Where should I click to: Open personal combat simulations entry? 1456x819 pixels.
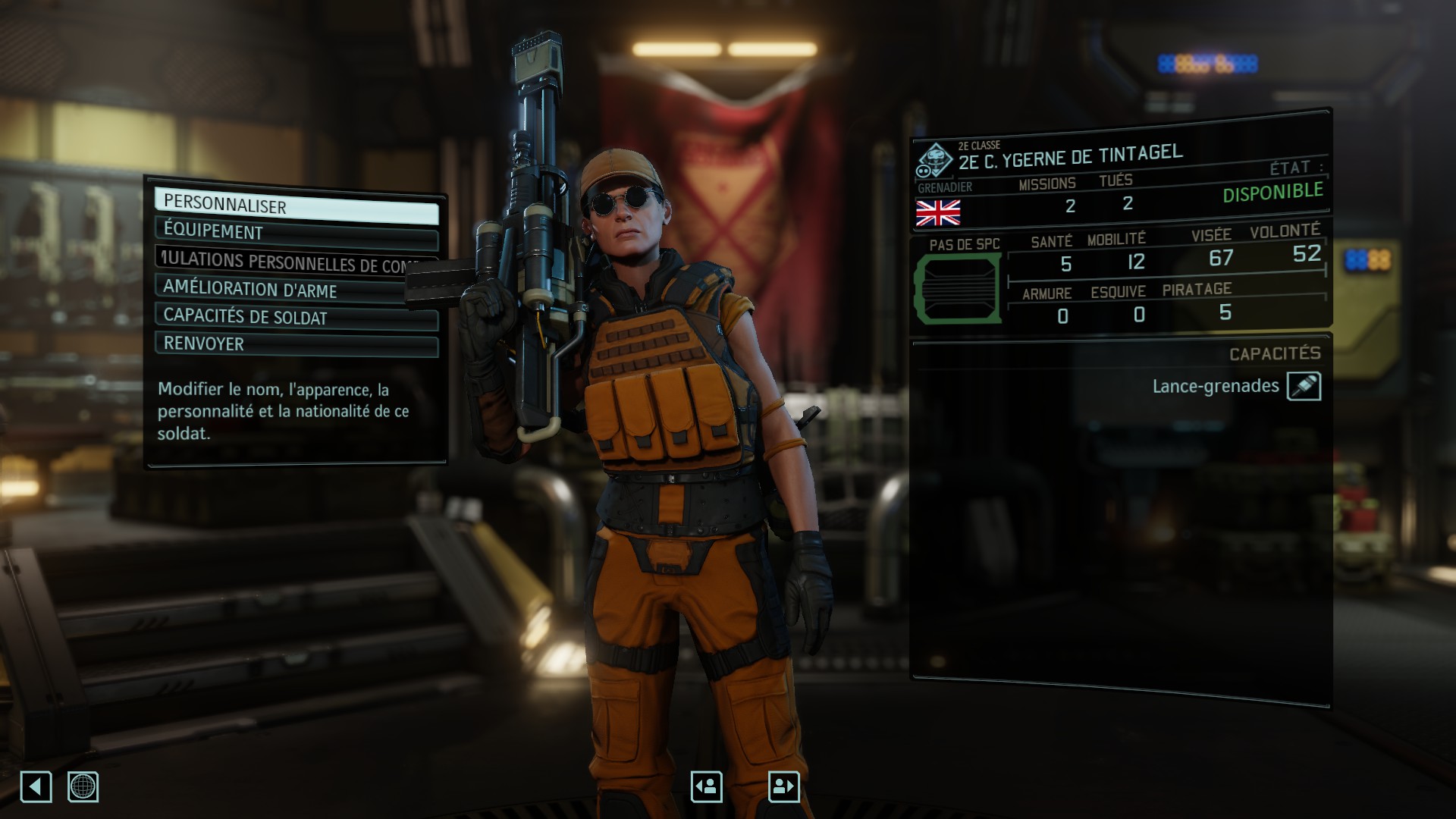(296, 262)
